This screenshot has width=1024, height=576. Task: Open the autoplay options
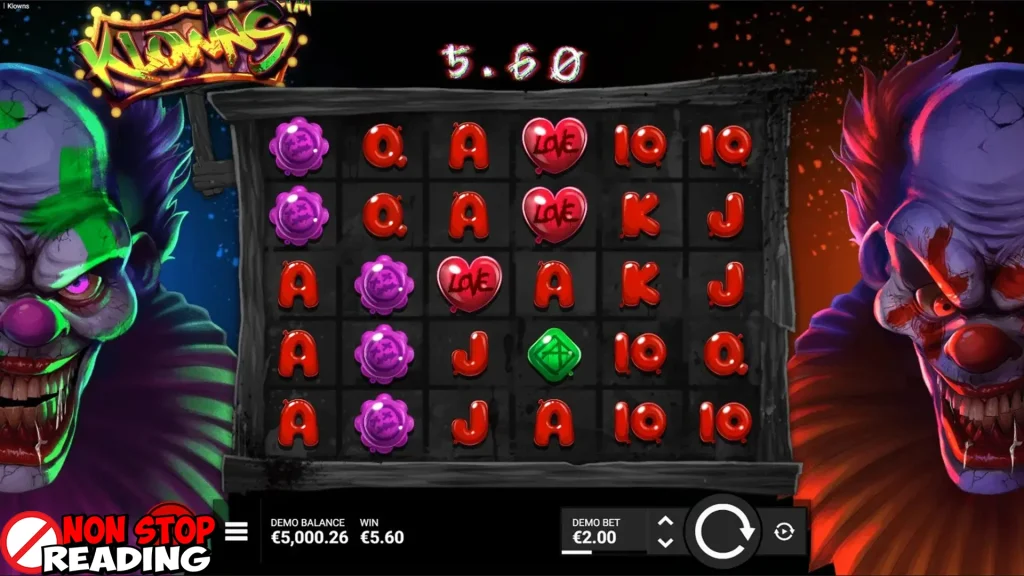(784, 532)
